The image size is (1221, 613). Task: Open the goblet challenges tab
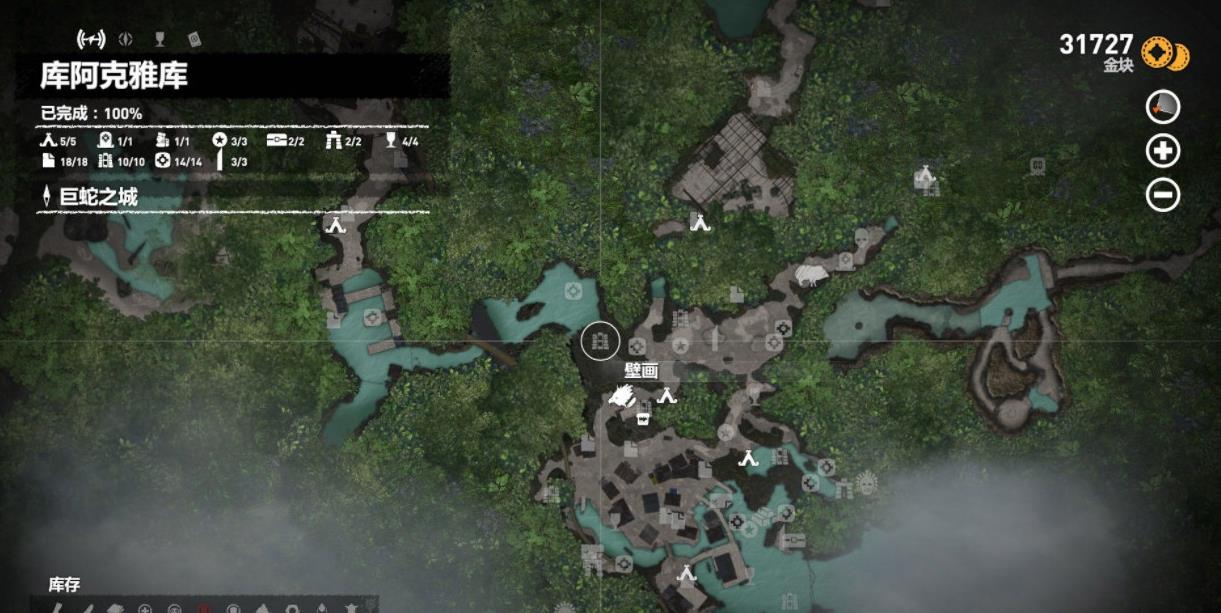[159, 40]
